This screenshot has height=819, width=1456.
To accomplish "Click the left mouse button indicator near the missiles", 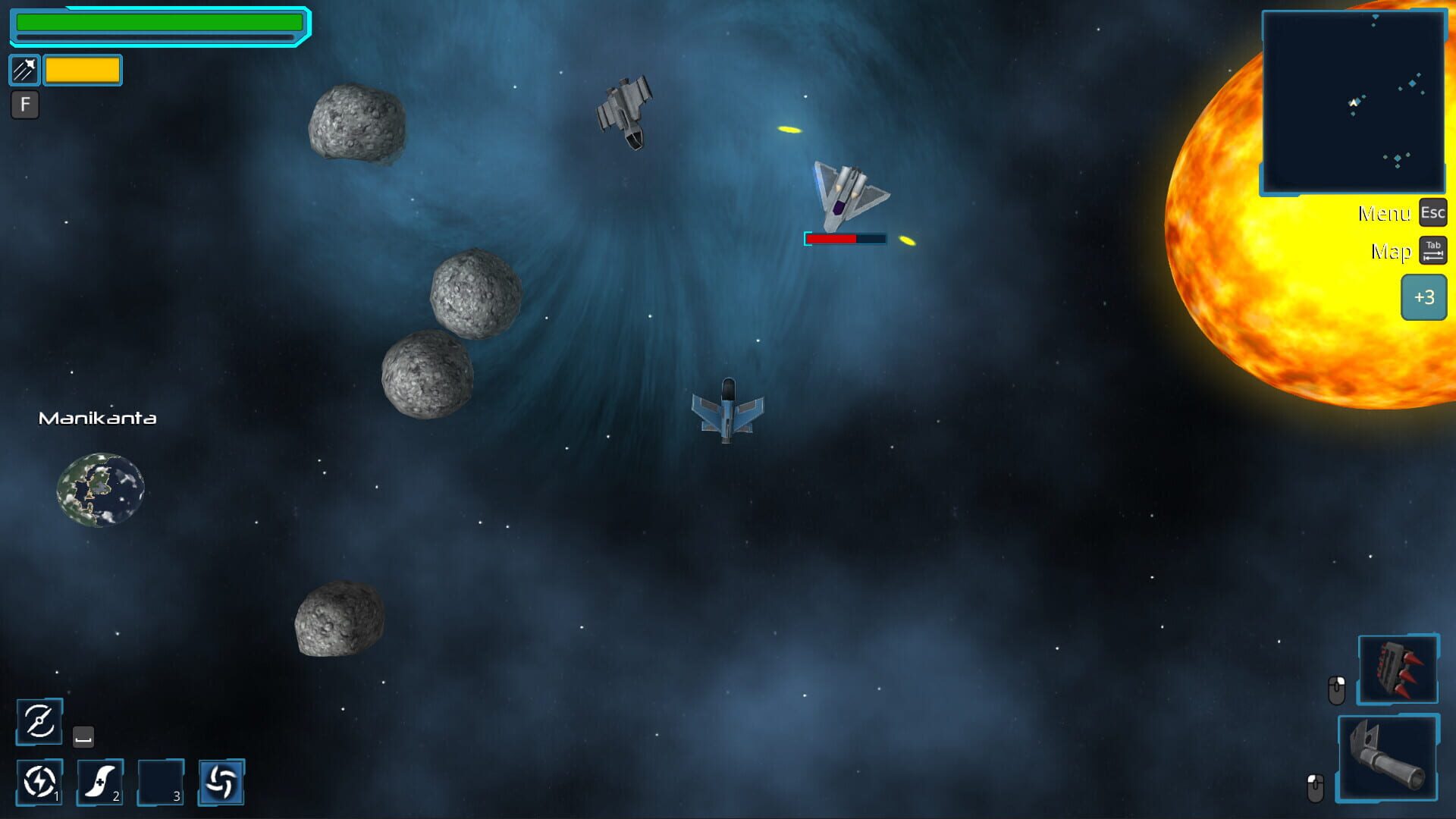I will tap(1338, 689).
